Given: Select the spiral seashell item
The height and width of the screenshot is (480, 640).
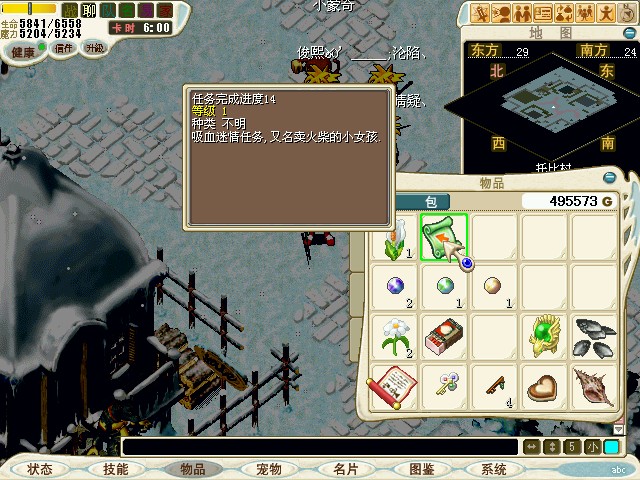Looking at the screenshot, I should click(592, 386).
